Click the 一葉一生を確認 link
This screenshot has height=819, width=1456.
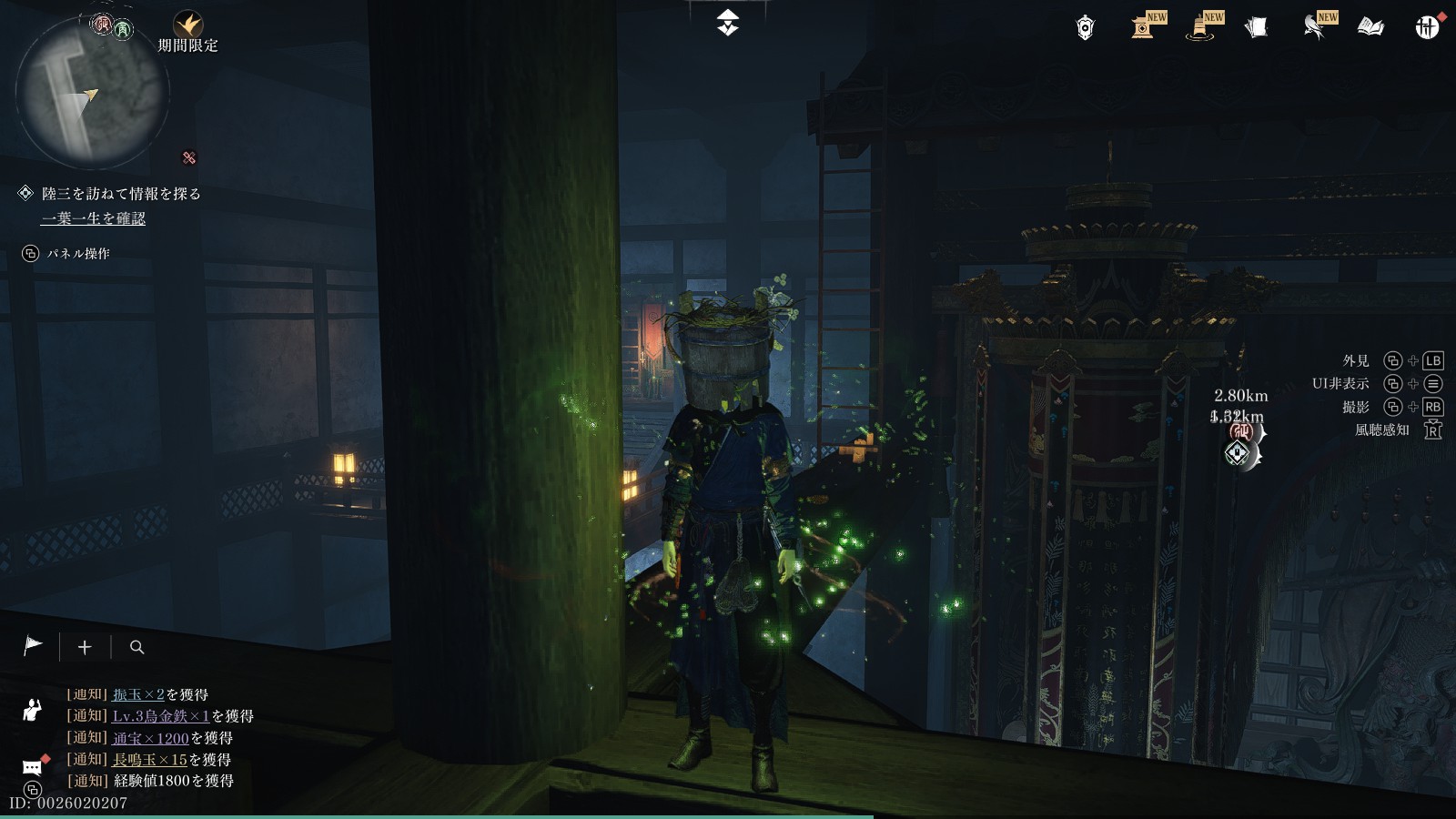pyautogui.click(x=93, y=218)
